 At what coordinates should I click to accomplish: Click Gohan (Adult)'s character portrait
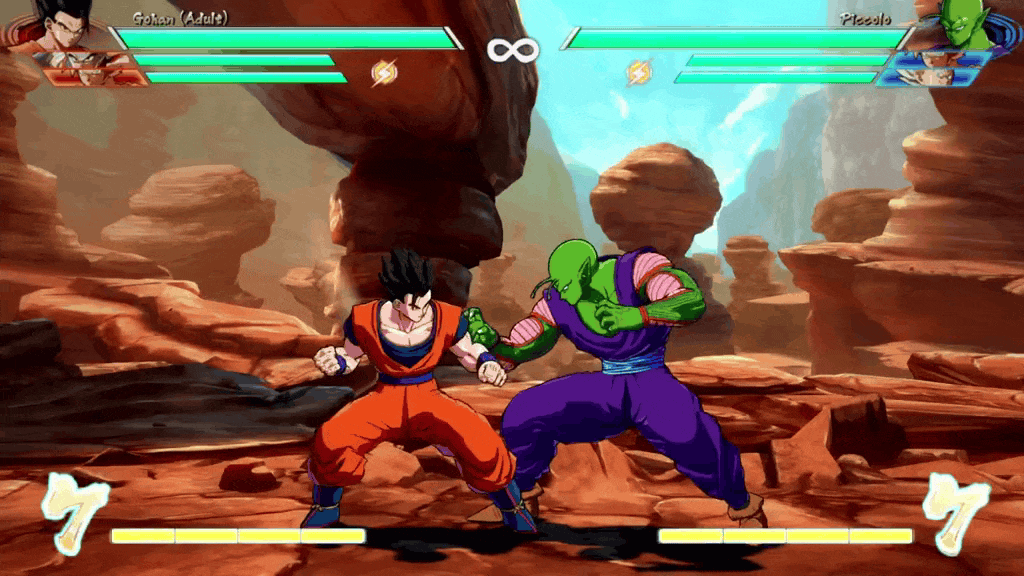tap(62, 22)
